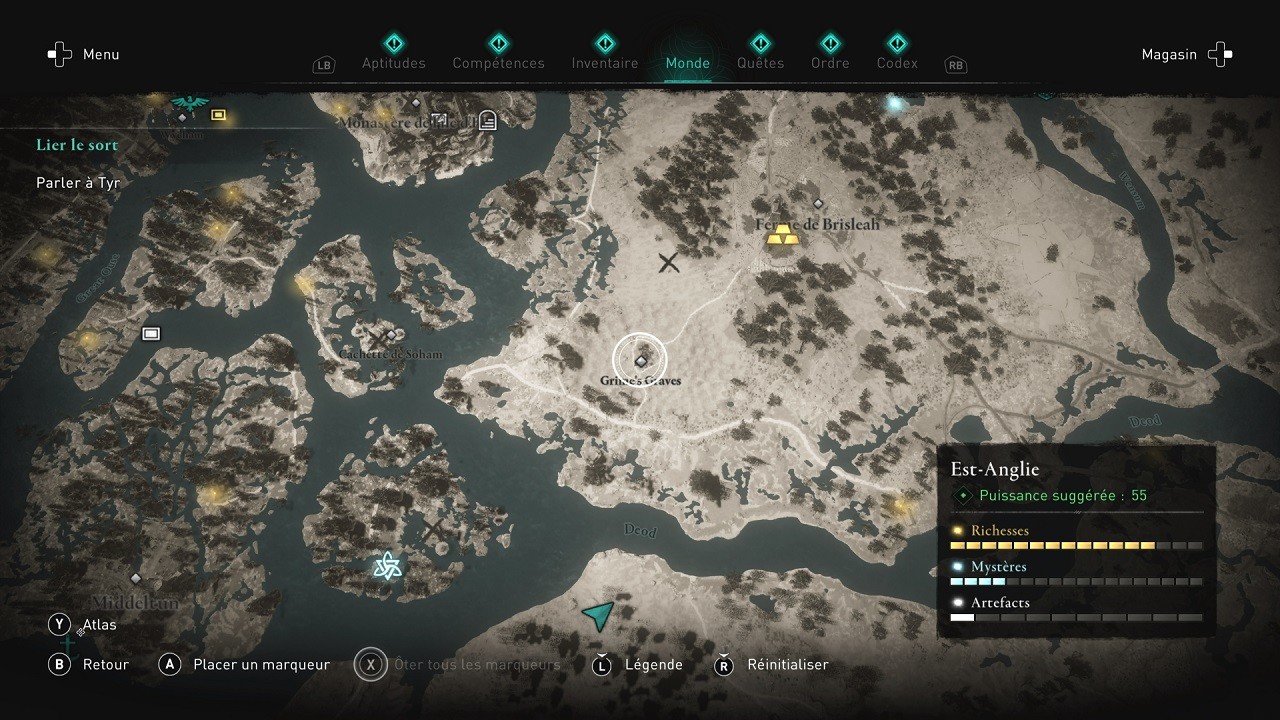Choose the glowing triangular knot marker
Viewport: 1280px width, 720px height.
coord(387,567)
